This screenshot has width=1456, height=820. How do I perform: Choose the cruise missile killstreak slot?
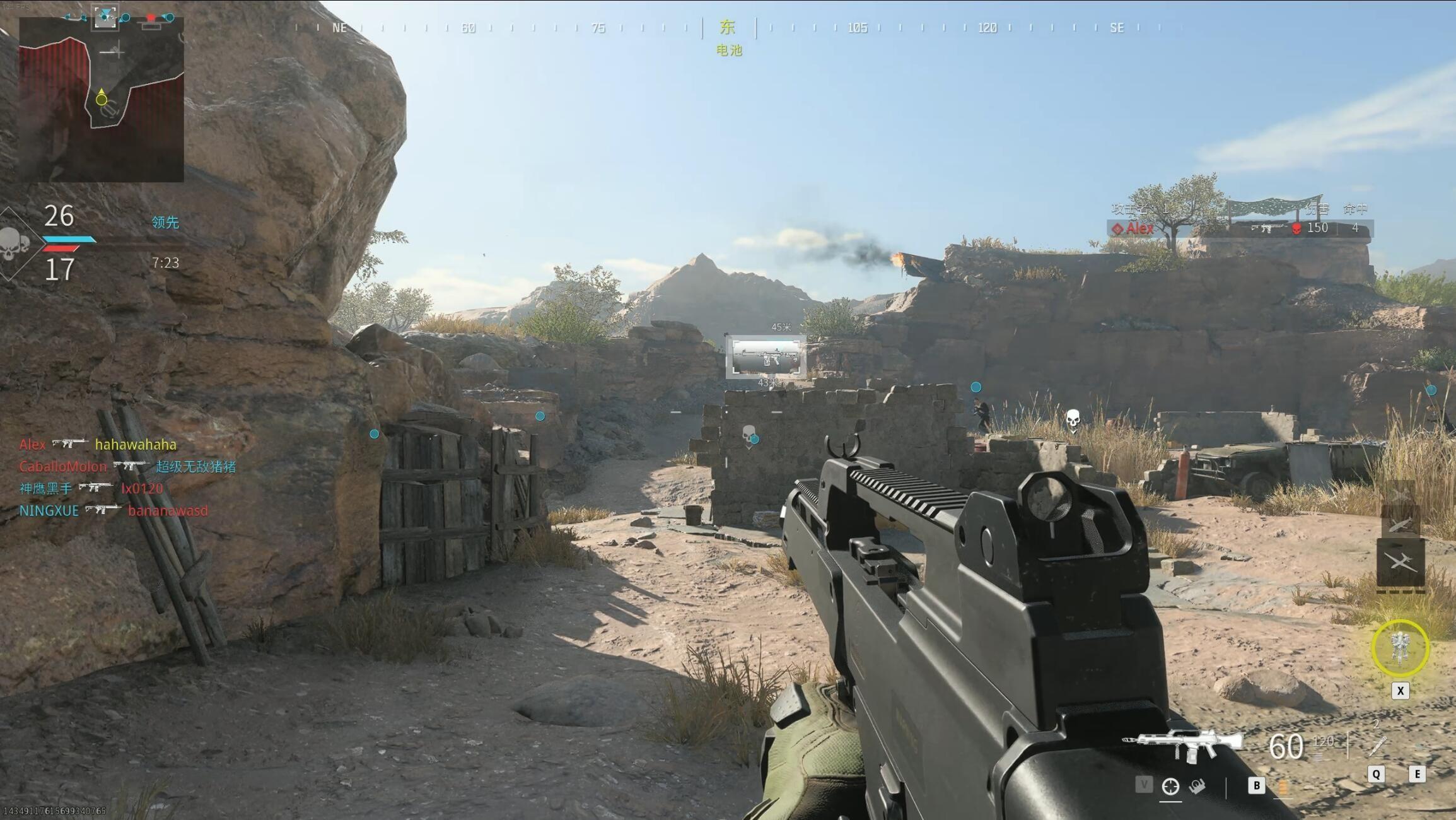tap(1401, 524)
